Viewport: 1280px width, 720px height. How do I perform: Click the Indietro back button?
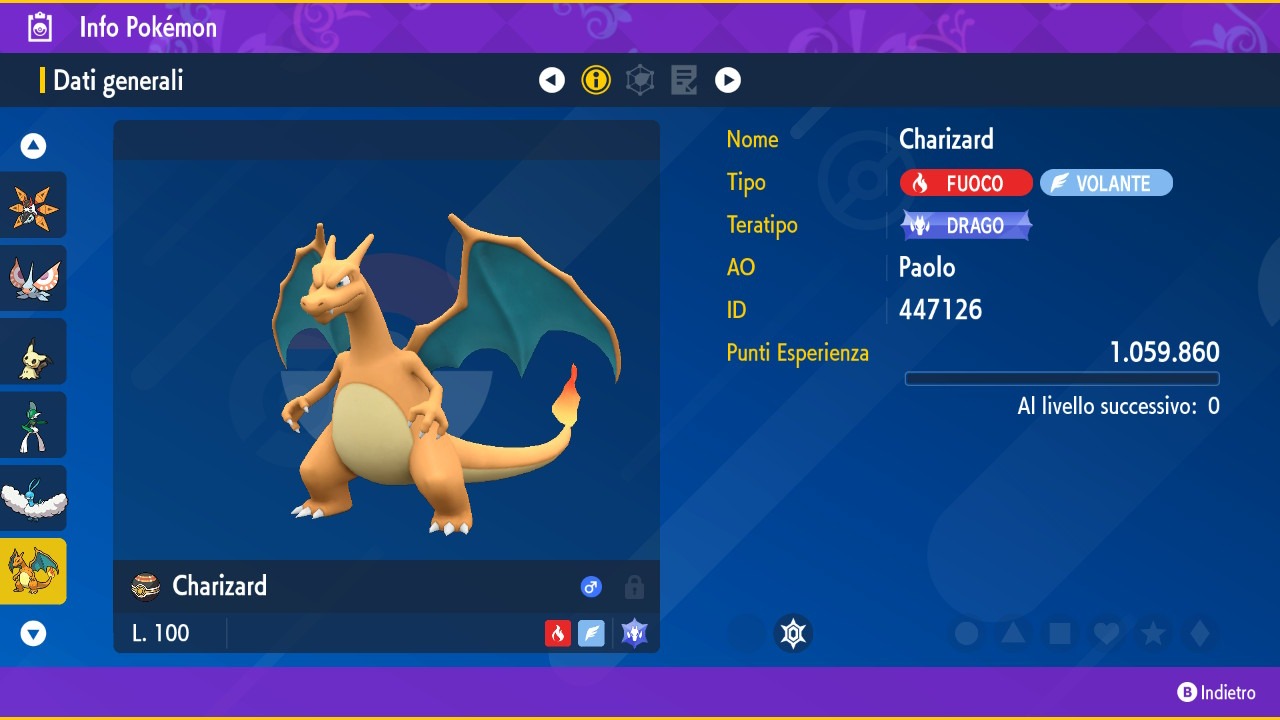click(1216, 692)
